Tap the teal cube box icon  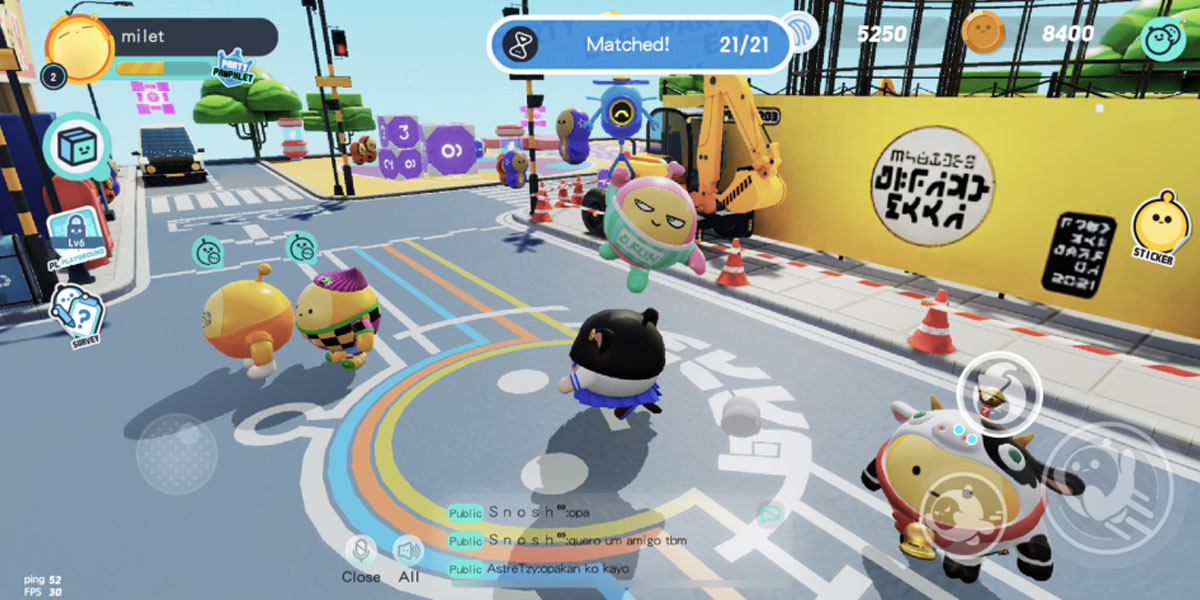click(81, 146)
